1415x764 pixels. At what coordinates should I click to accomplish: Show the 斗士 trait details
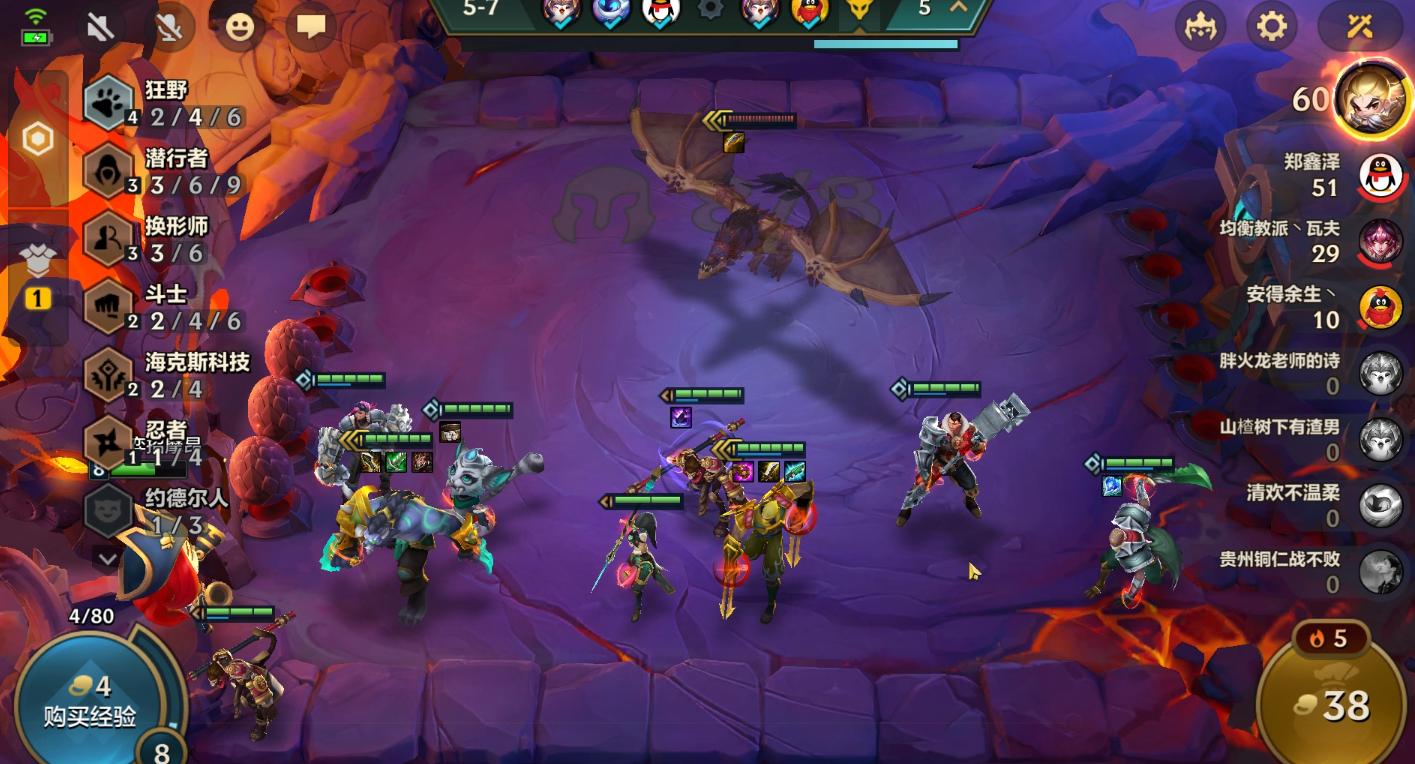point(165,307)
